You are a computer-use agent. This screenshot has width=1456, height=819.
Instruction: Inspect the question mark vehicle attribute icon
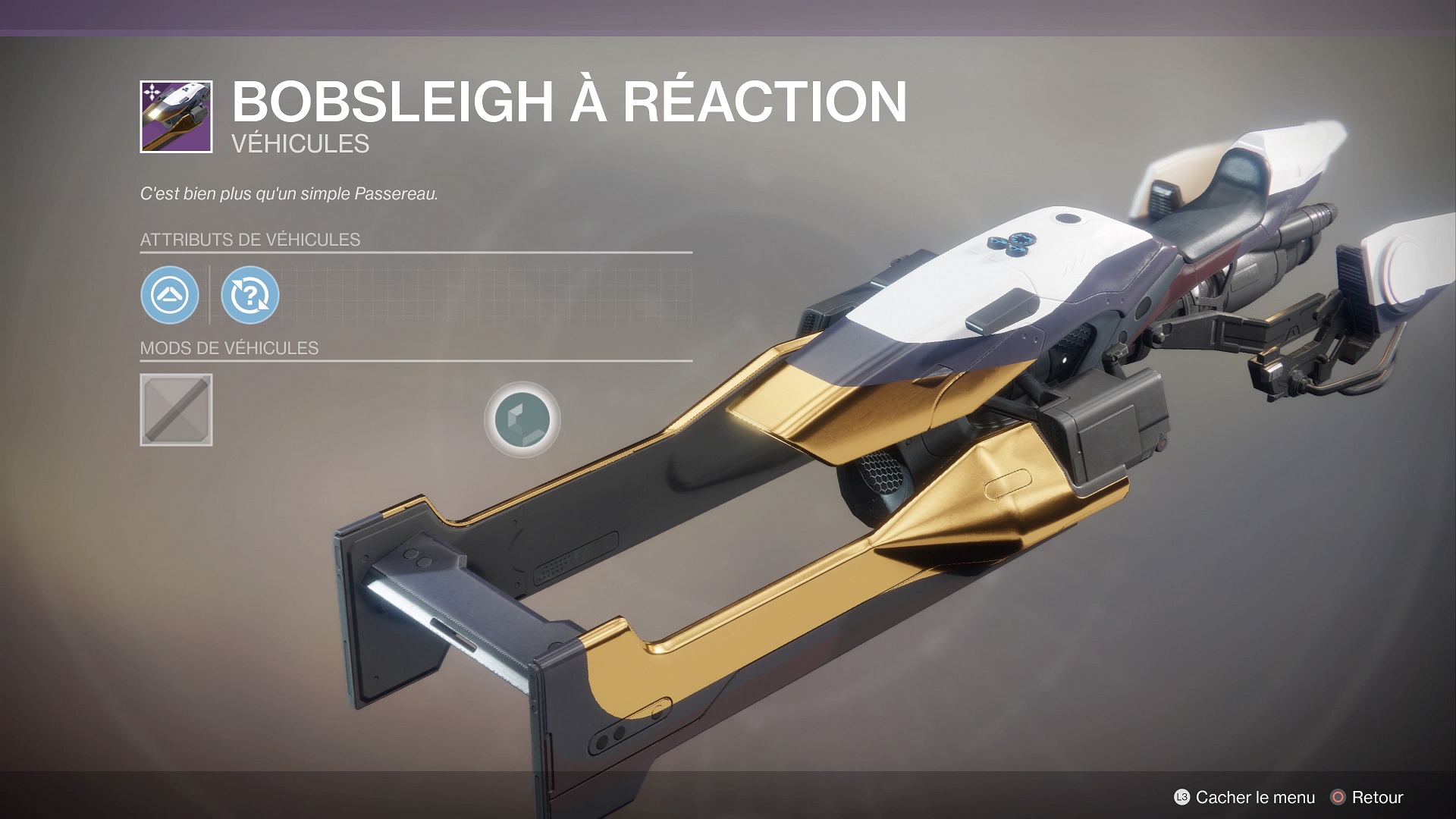[250, 295]
